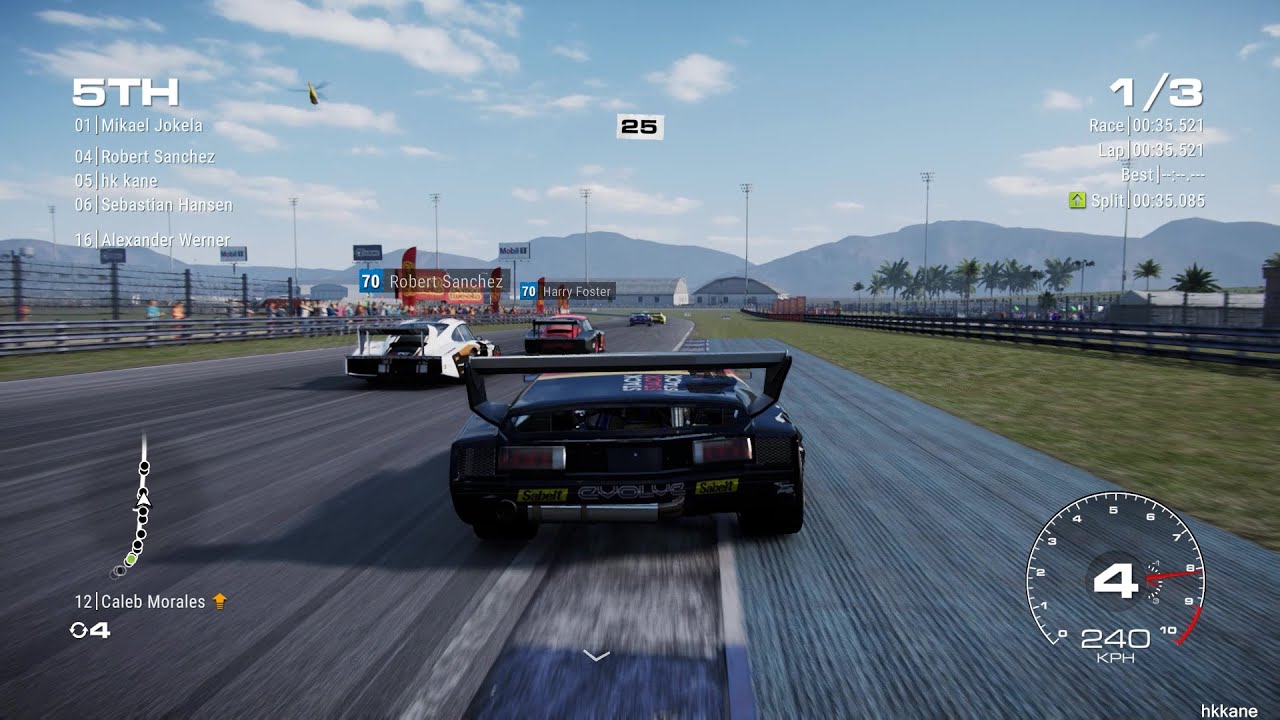Click the 240 KPH speed readout
The image size is (1280, 720).
tap(1114, 636)
